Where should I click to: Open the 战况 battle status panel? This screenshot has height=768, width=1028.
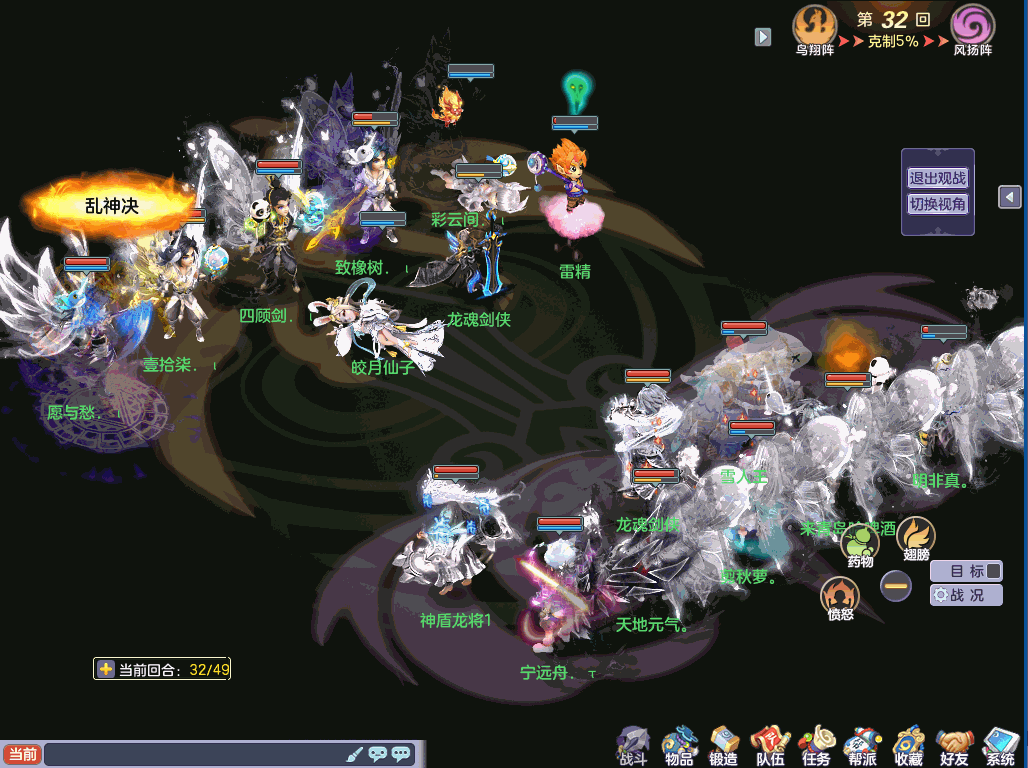point(966,595)
